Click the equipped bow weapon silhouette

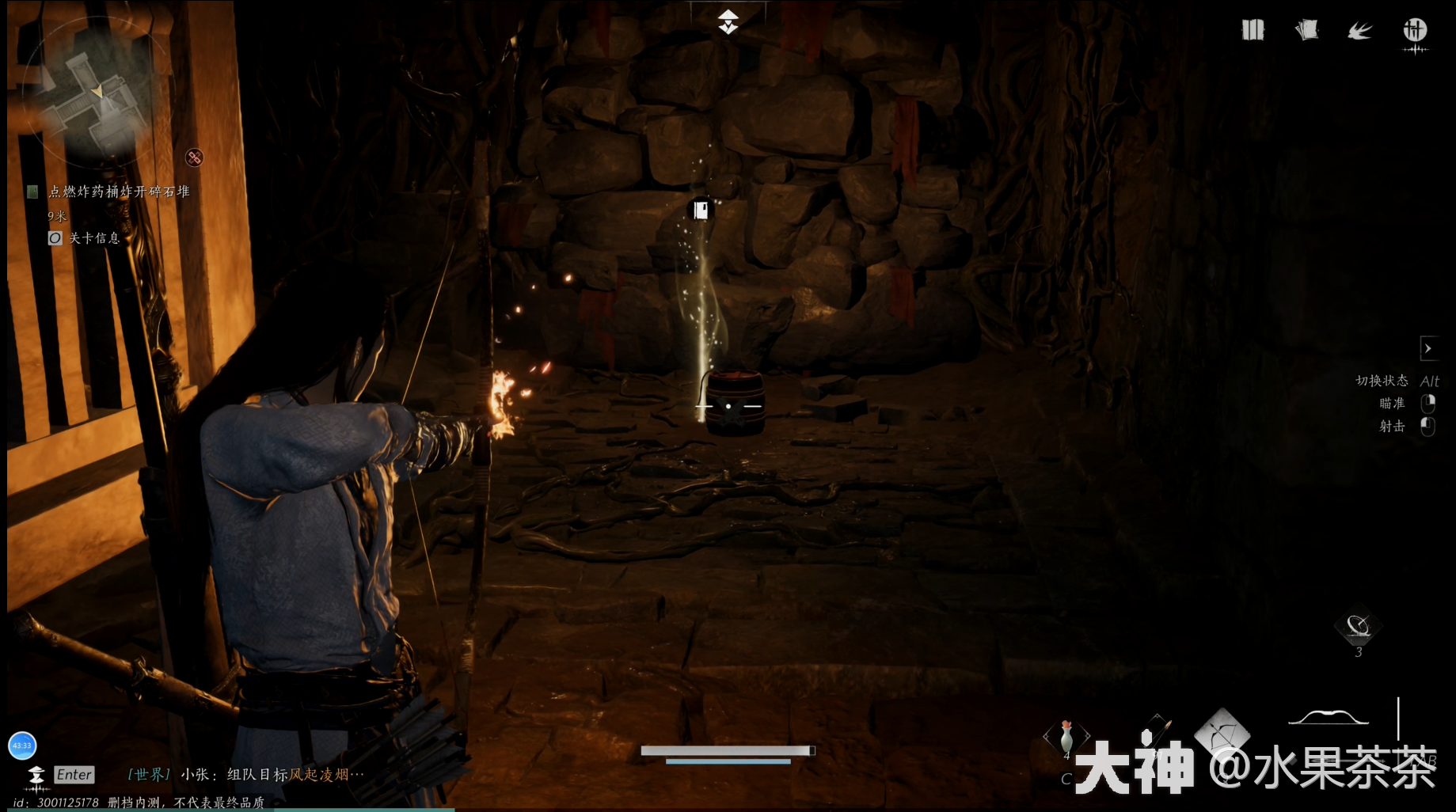coord(1328,718)
